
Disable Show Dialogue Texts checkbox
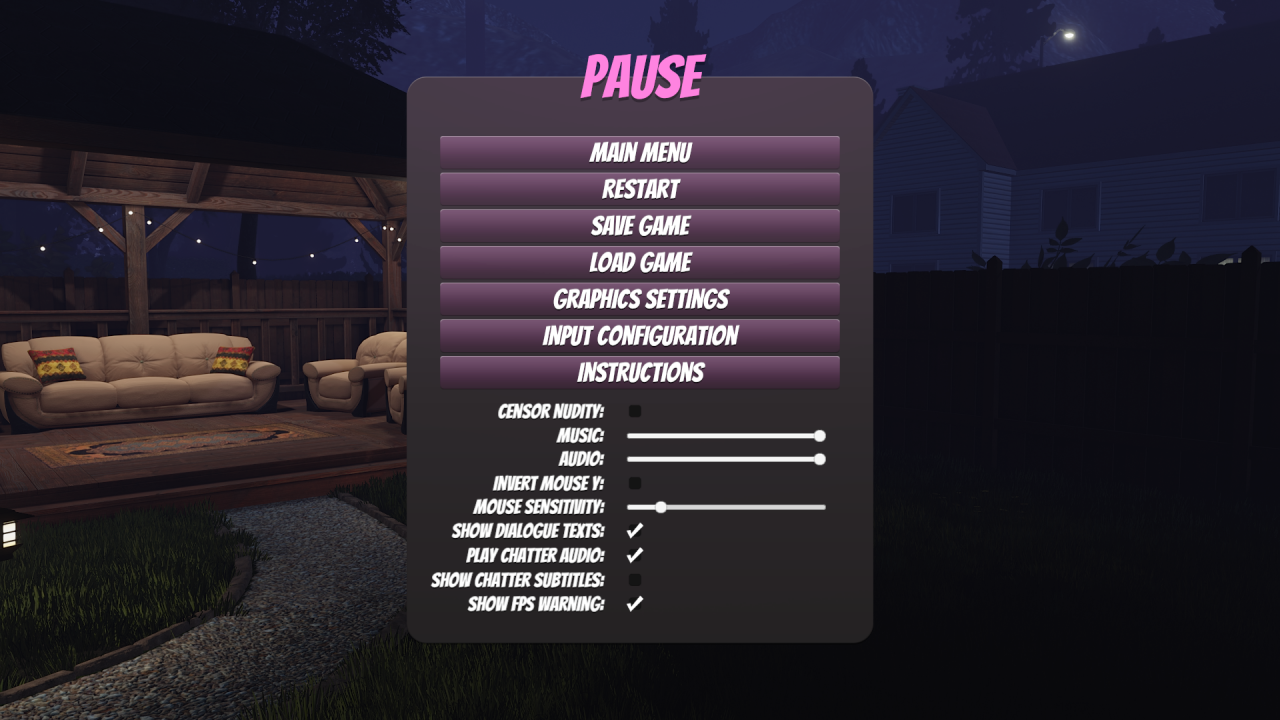tap(635, 531)
